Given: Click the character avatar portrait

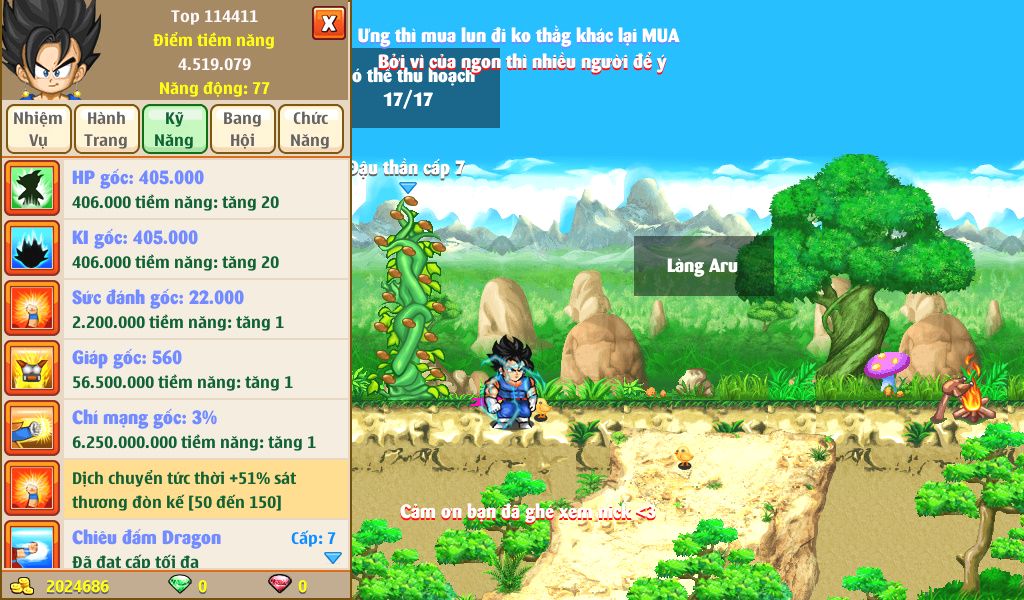Looking at the screenshot, I should (49, 49).
